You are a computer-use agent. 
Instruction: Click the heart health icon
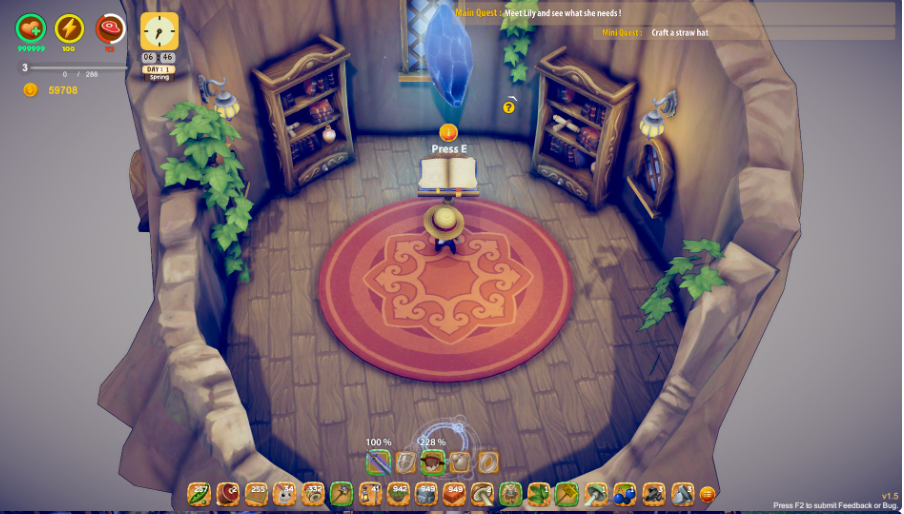pos(31,28)
